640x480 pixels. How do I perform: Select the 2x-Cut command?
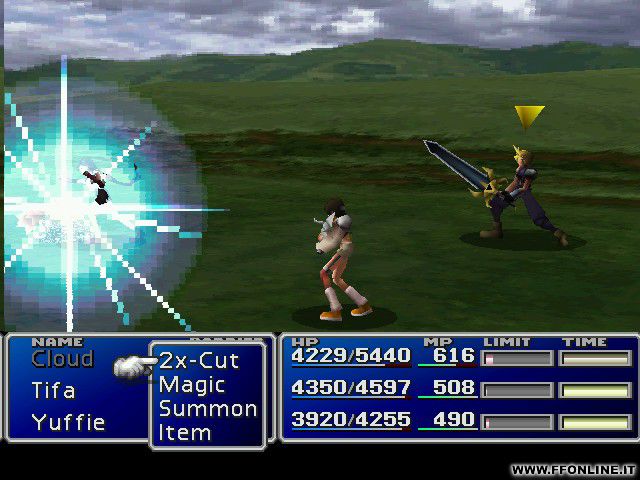click(x=199, y=361)
